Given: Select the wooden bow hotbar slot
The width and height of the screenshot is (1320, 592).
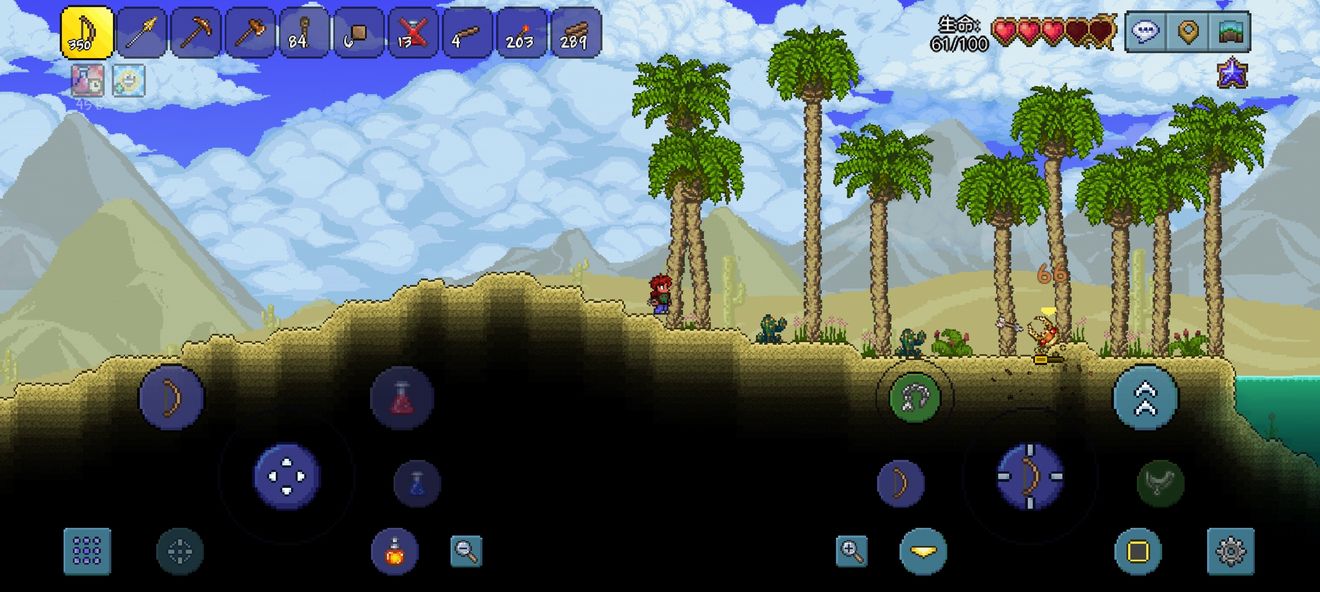Looking at the screenshot, I should (x=87, y=33).
